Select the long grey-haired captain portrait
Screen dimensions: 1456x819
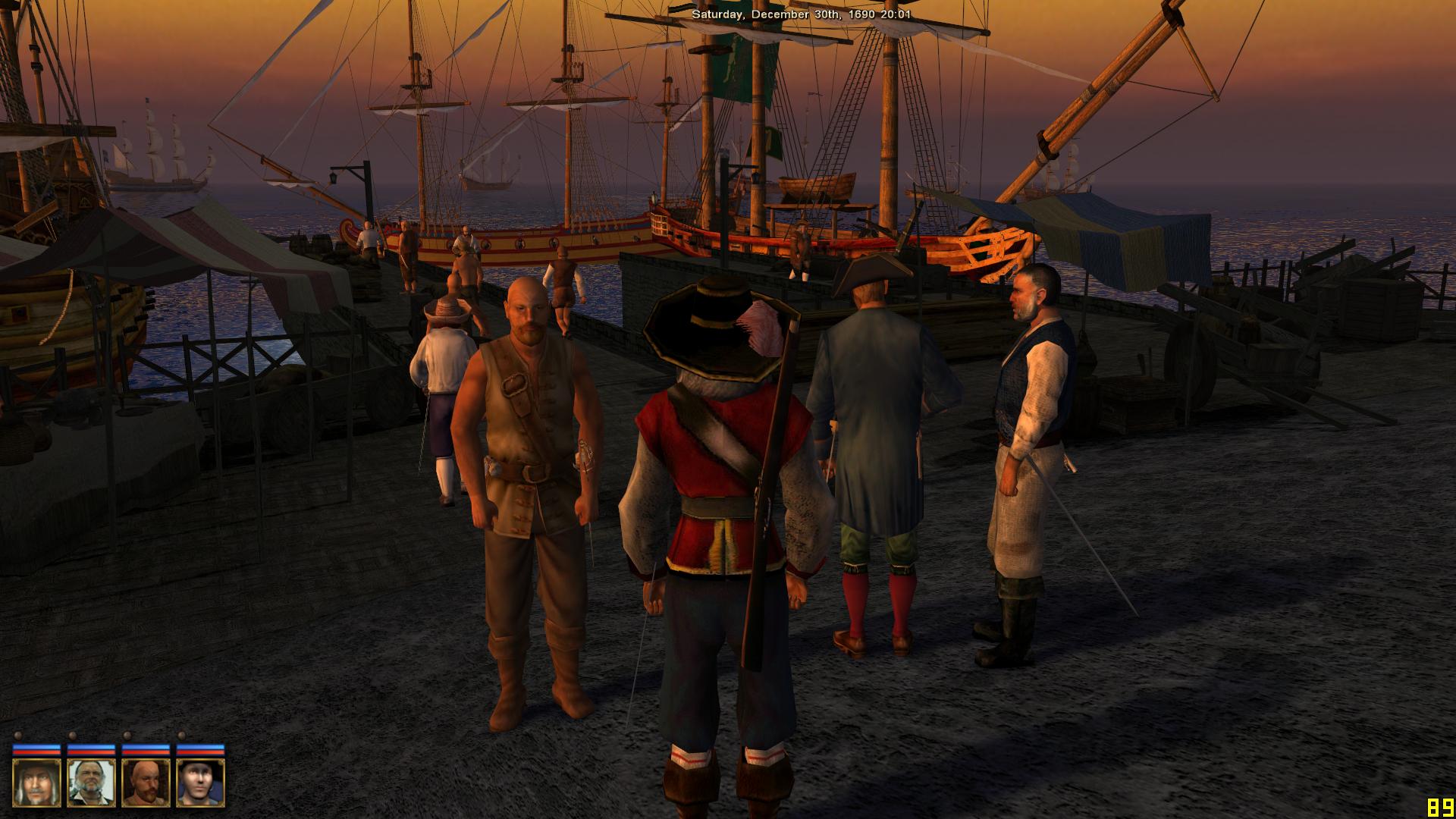pyautogui.click(x=36, y=783)
